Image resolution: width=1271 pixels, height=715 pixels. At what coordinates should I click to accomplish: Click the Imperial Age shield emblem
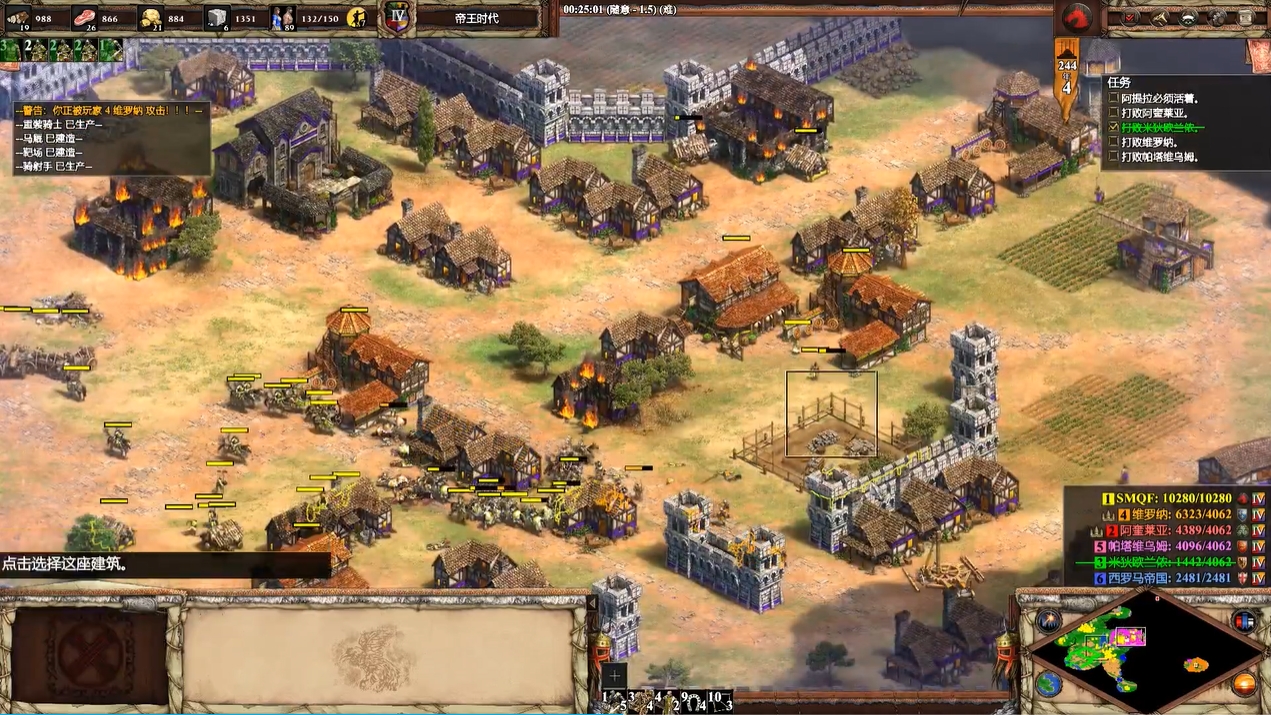(x=396, y=17)
